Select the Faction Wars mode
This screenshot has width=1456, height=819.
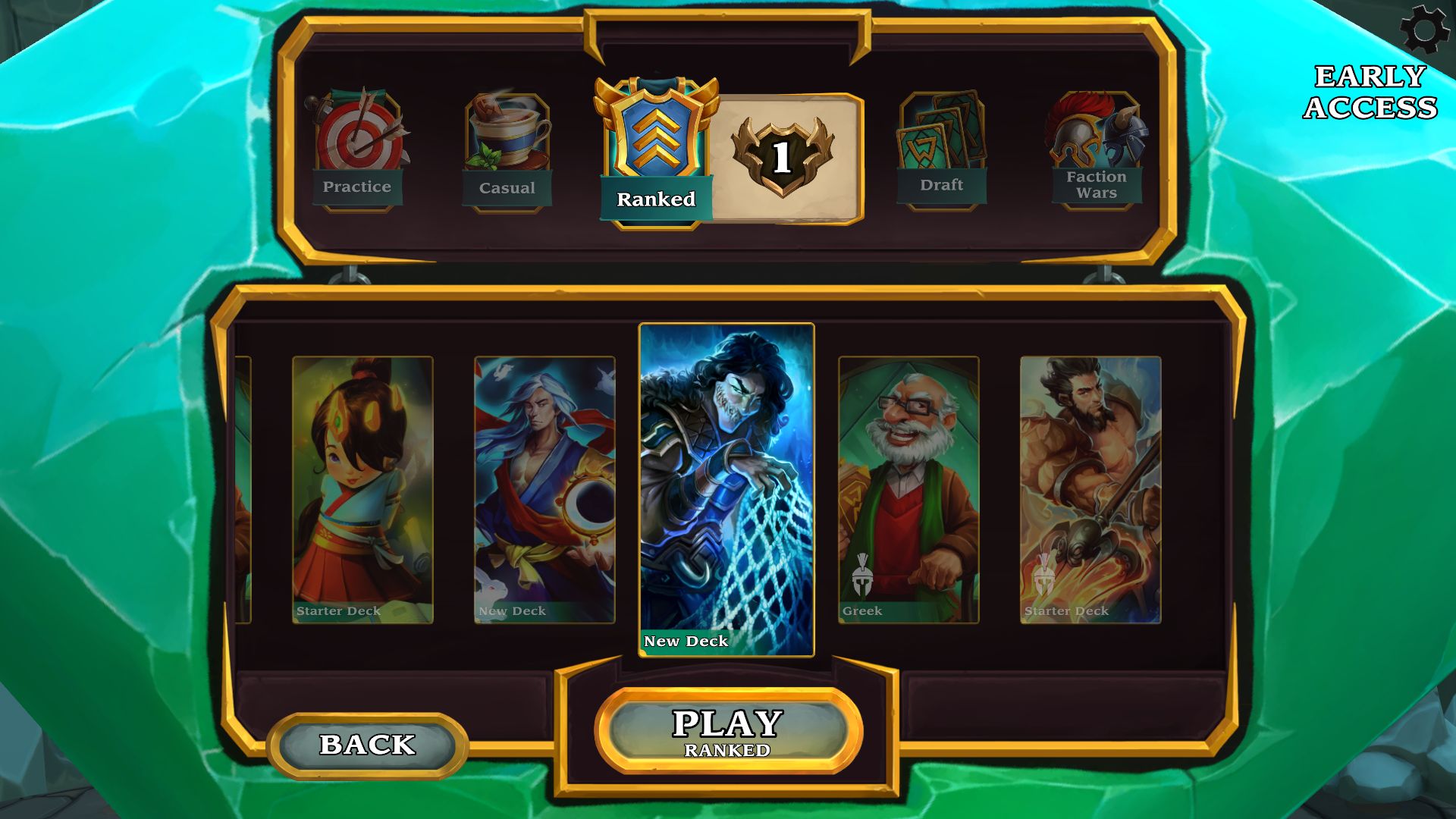tap(1097, 150)
